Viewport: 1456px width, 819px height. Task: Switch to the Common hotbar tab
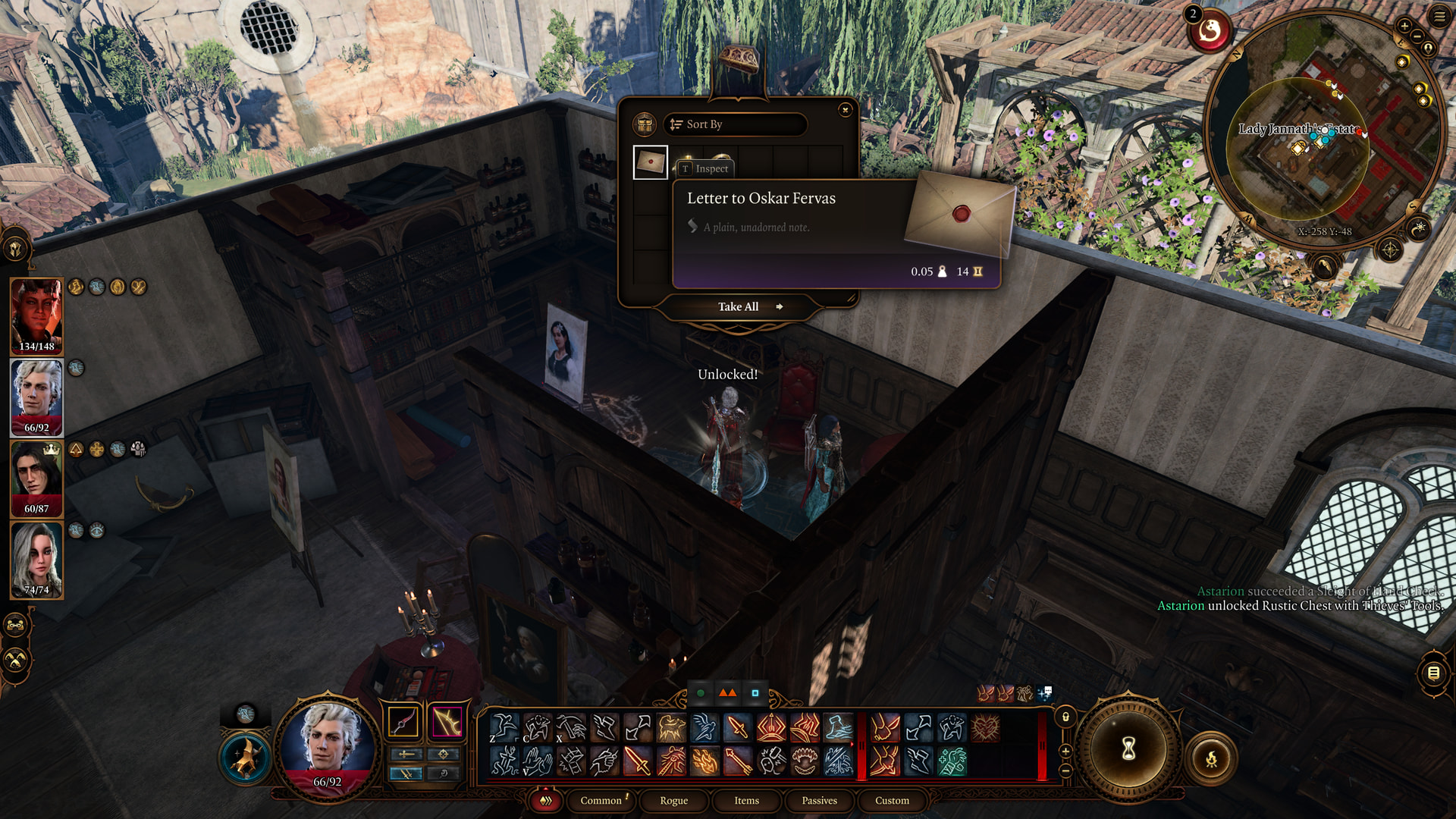pyautogui.click(x=601, y=800)
